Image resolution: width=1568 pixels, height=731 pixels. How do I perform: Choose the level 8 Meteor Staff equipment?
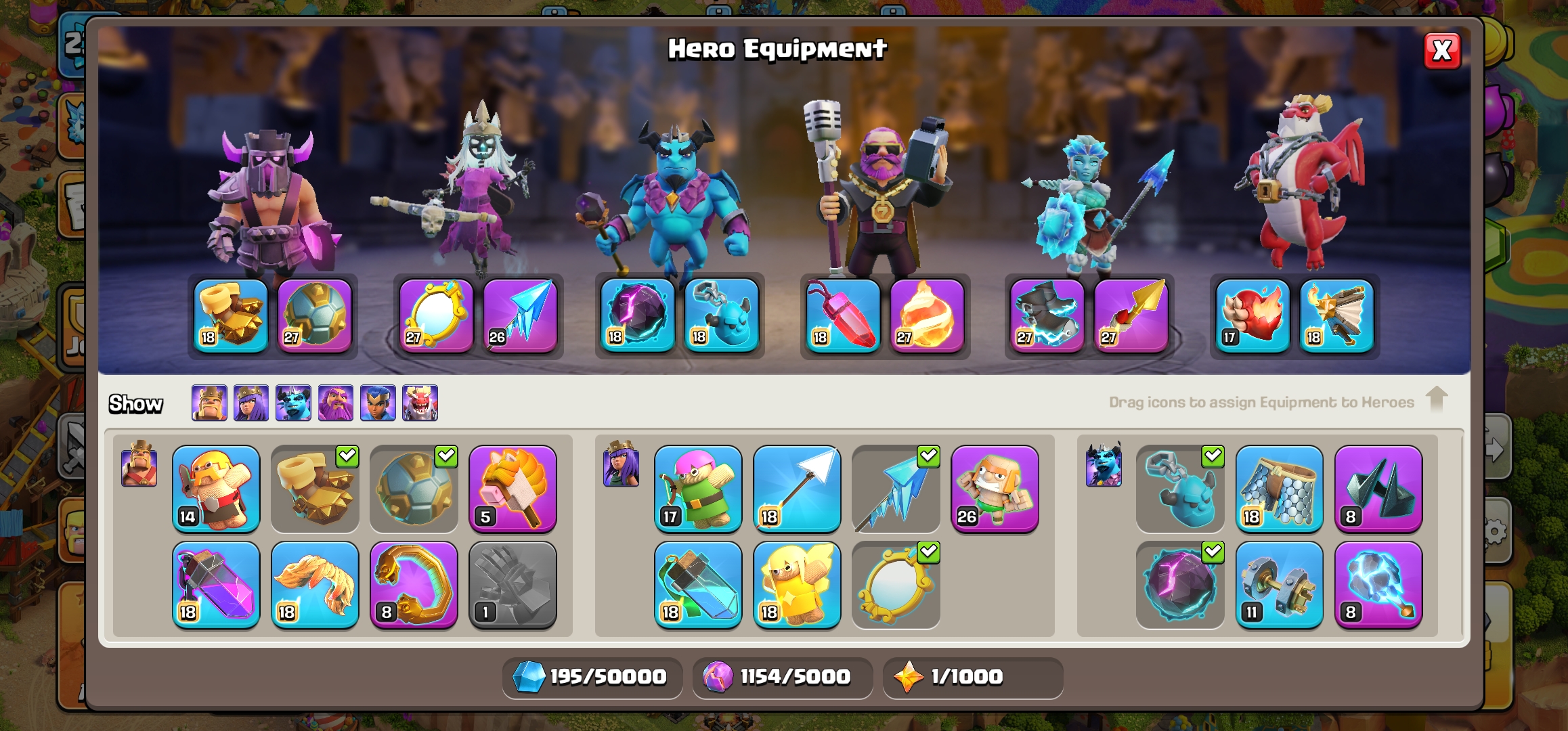click(x=1378, y=585)
